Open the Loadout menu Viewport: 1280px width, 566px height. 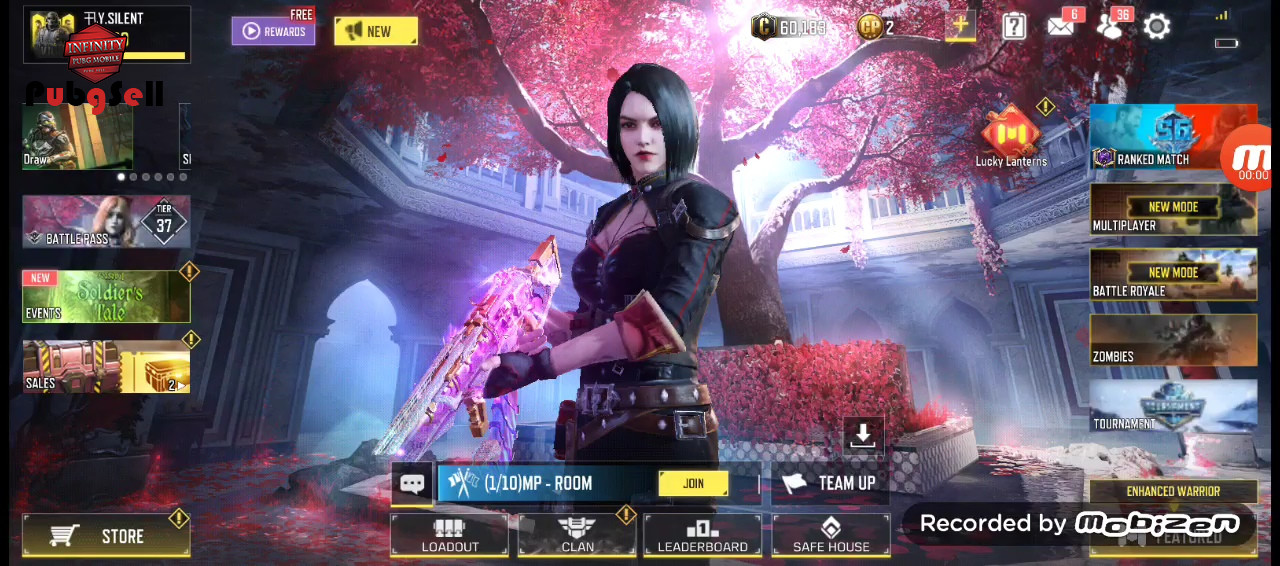tap(449, 535)
